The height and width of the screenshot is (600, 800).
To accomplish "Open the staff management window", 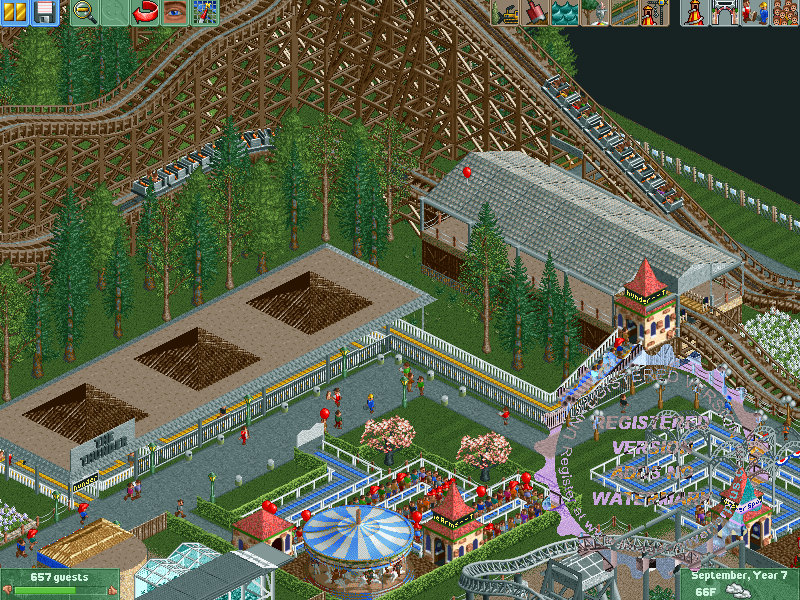I will coord(755,13).
